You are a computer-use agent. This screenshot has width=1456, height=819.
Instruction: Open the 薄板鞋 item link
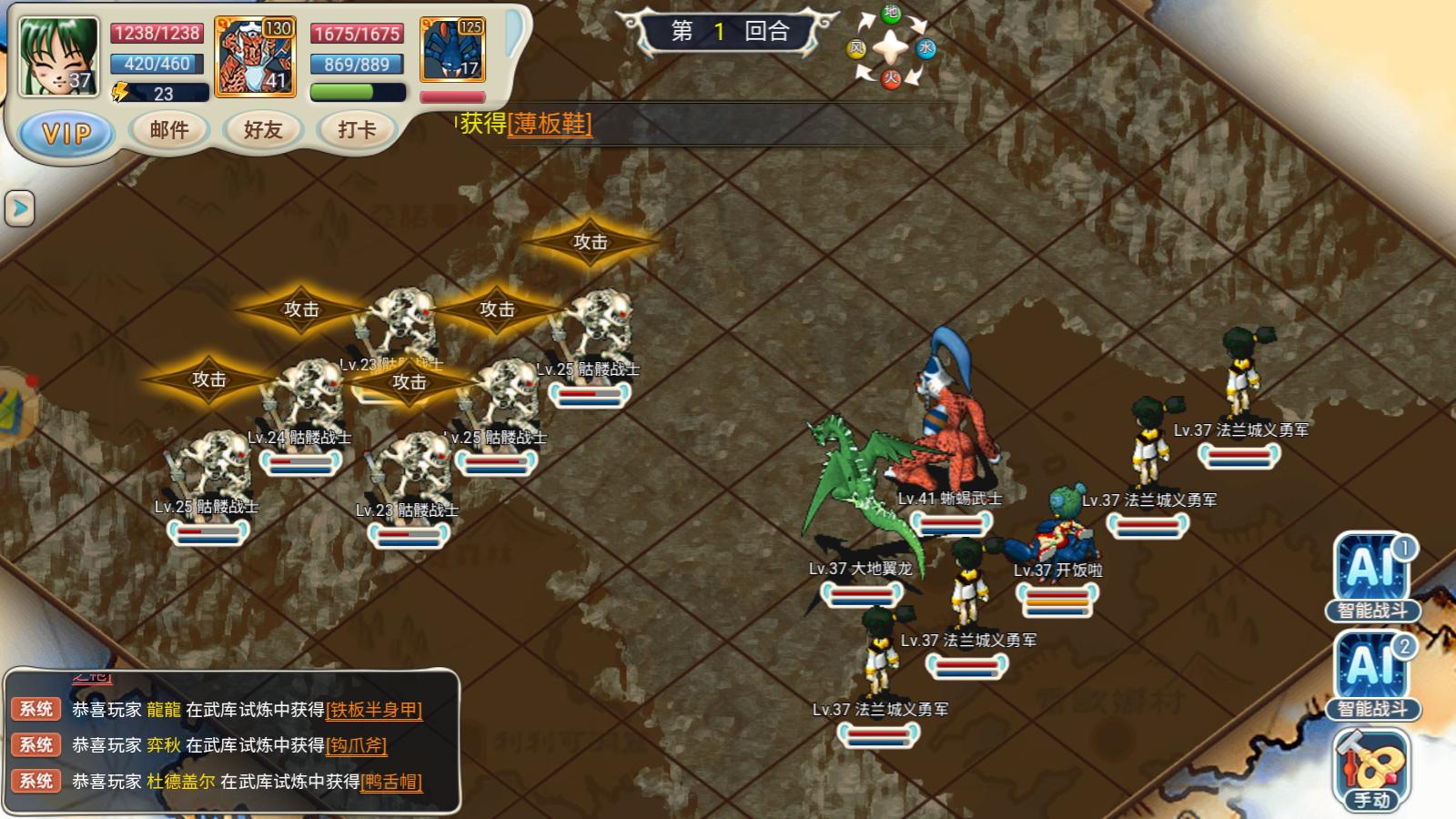(x=550, y=124)
